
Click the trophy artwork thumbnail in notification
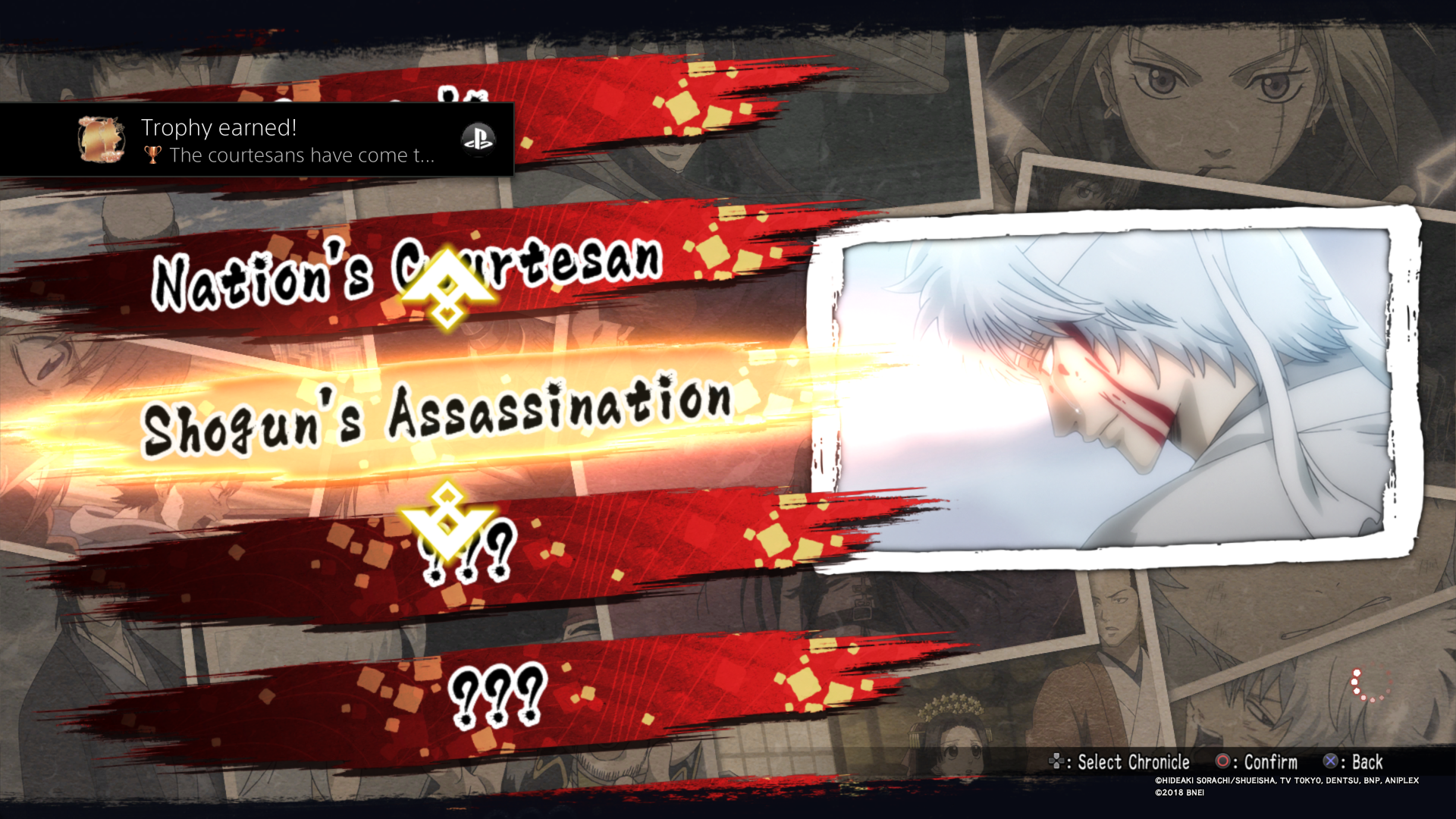pos(101,140)
